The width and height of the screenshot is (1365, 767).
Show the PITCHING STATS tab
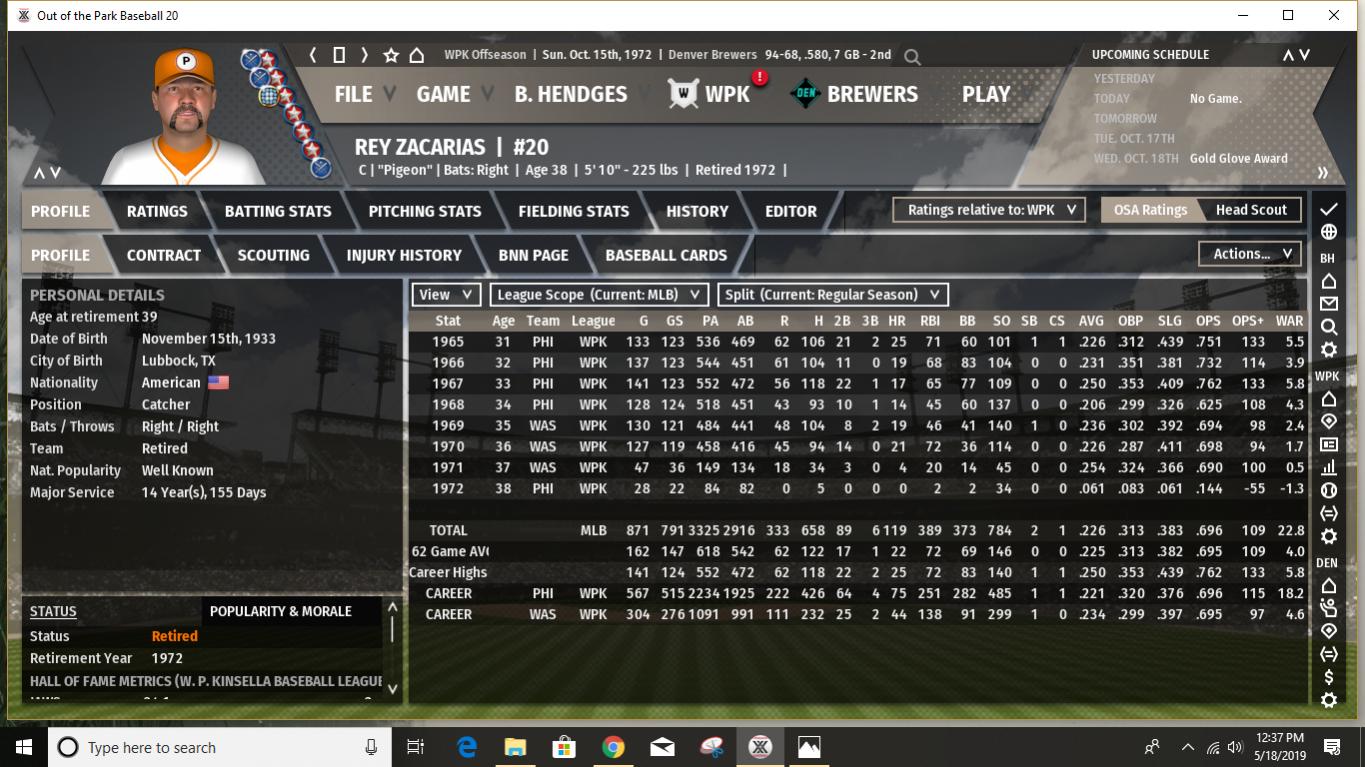click(x=425, y=211)
